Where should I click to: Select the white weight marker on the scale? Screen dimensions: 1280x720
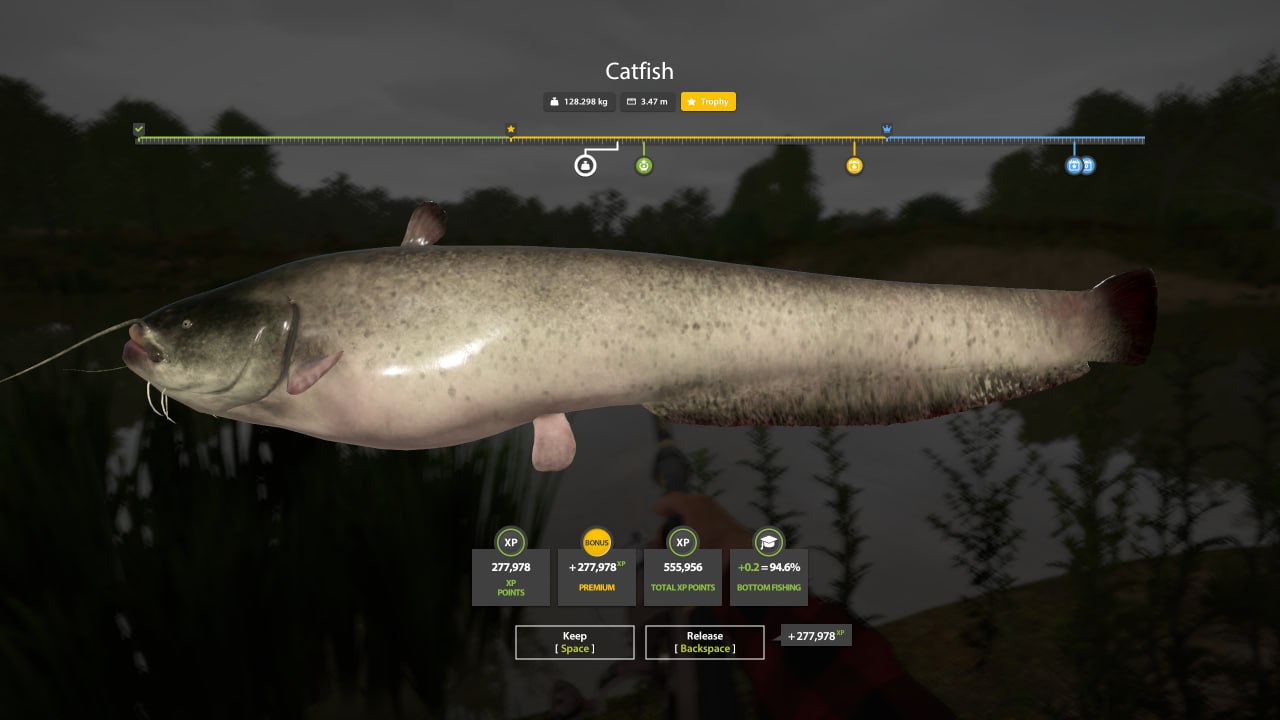(585, 166)
